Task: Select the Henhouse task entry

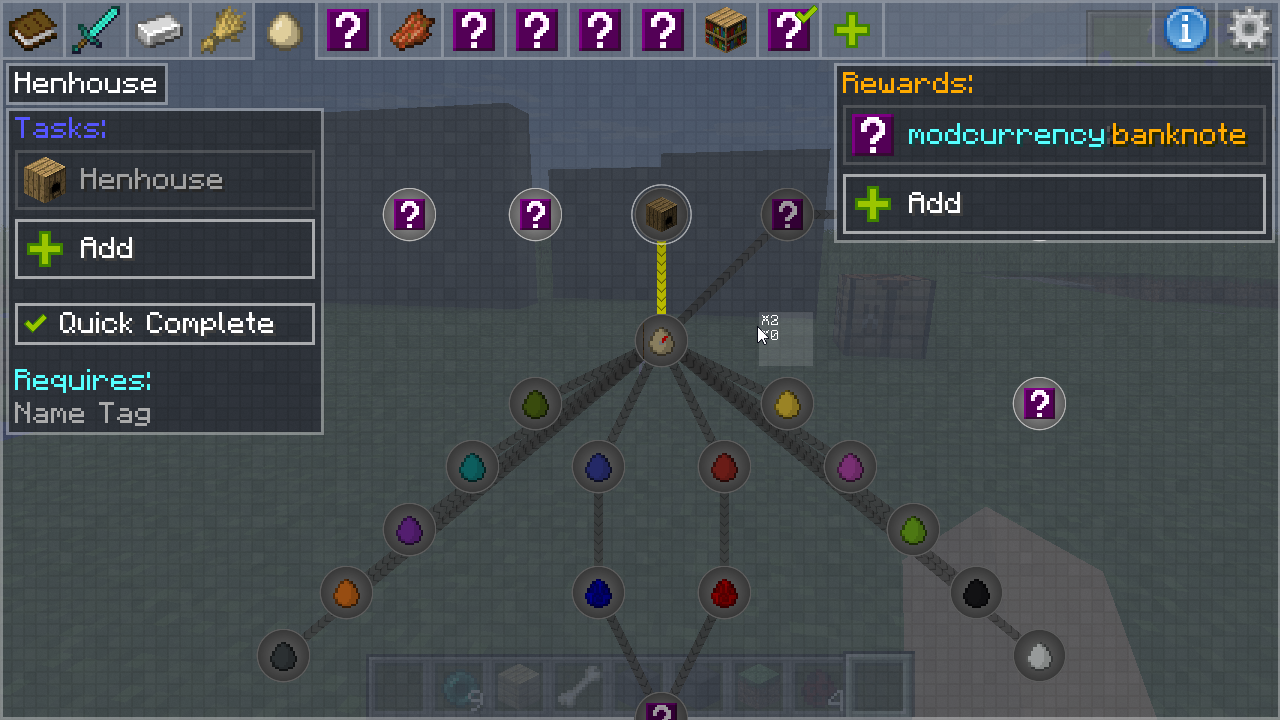Action: click(165, 180)
